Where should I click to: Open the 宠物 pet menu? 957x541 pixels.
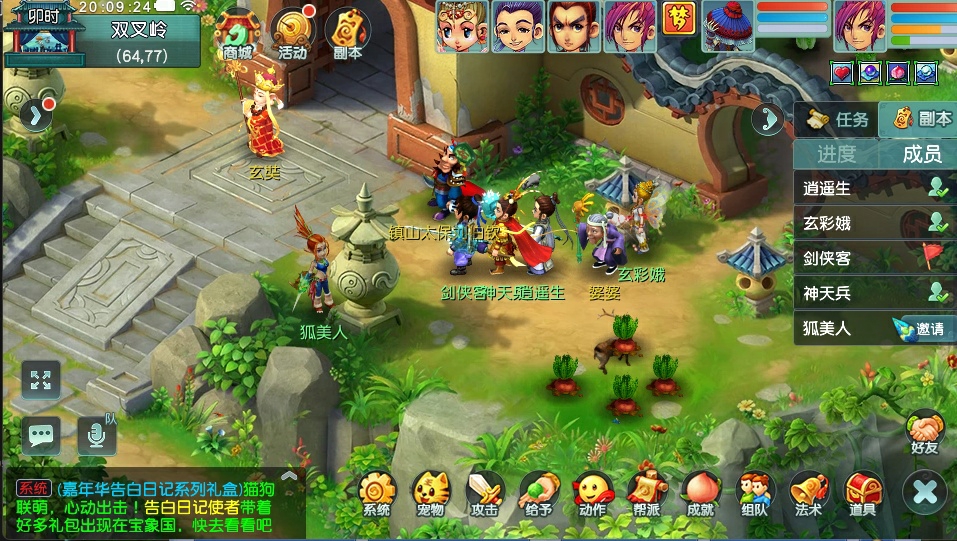431,494
